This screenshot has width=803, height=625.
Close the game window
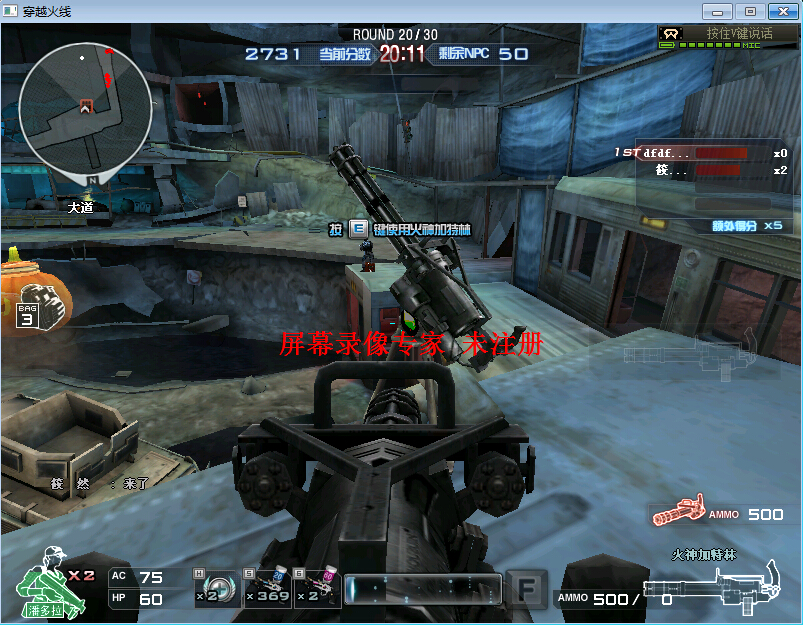tap(781, 11)
